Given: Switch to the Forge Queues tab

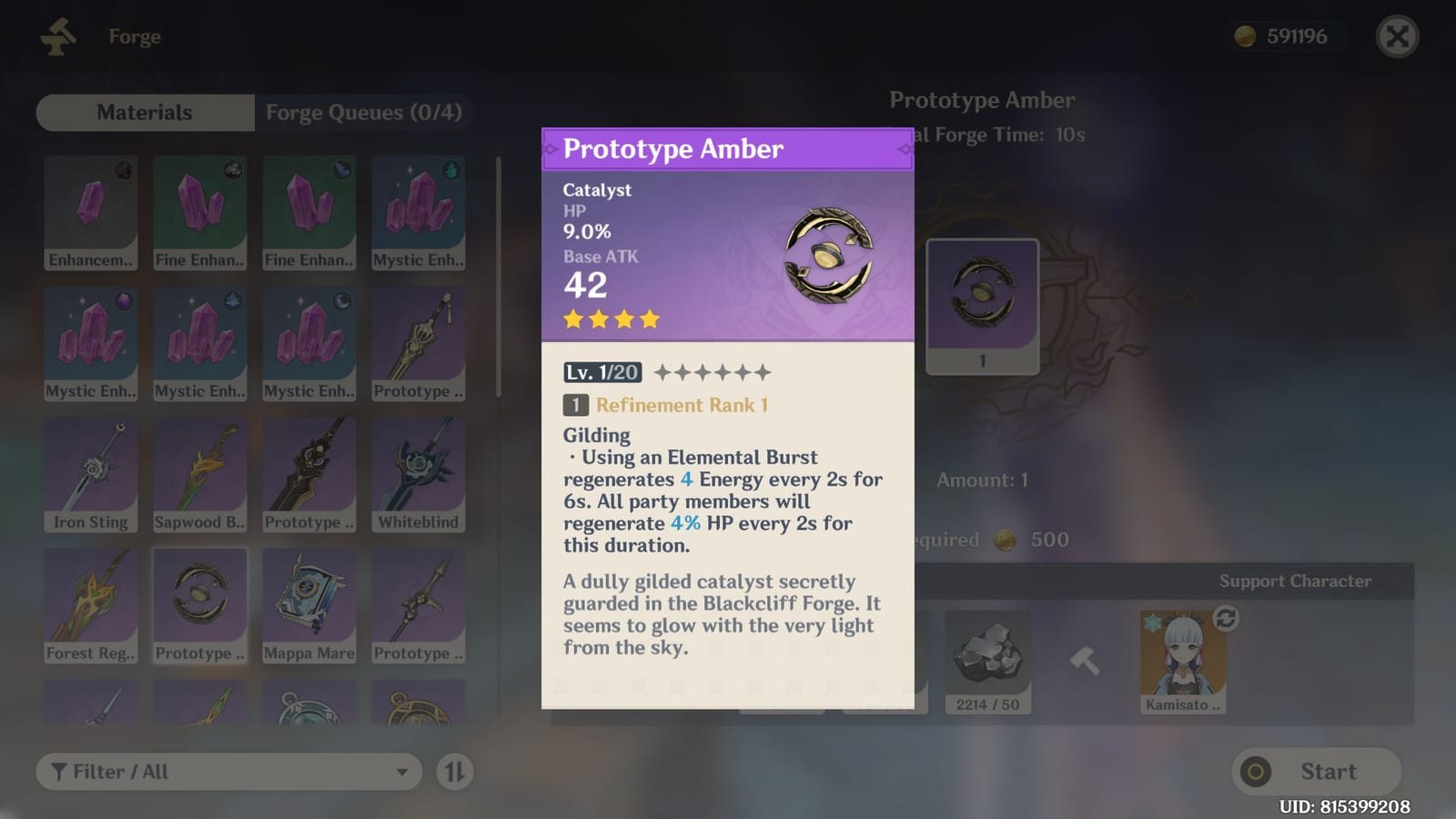Looking at the screenshot, I should click(364, 112).
